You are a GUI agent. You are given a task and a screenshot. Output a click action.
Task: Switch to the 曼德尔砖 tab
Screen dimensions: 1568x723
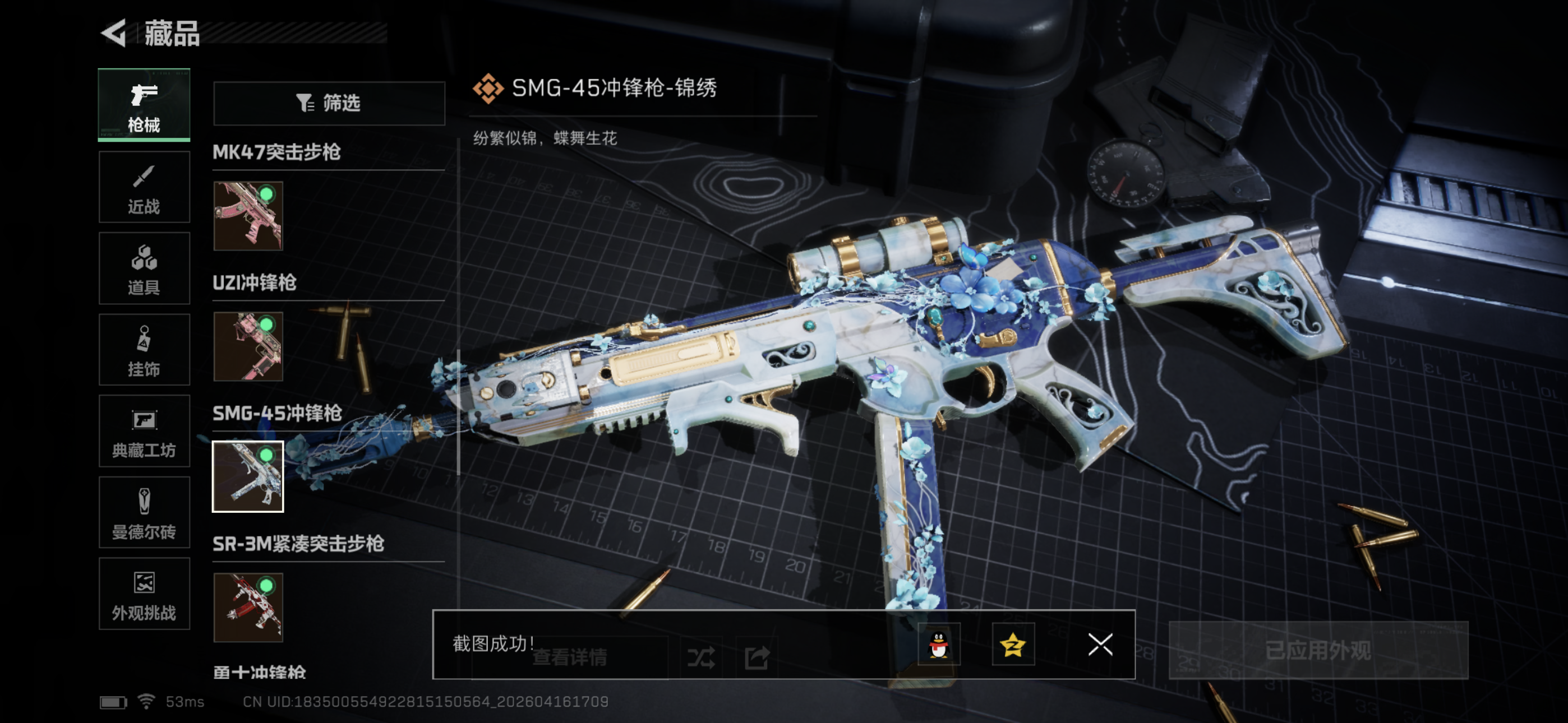[x=144, y=512]
